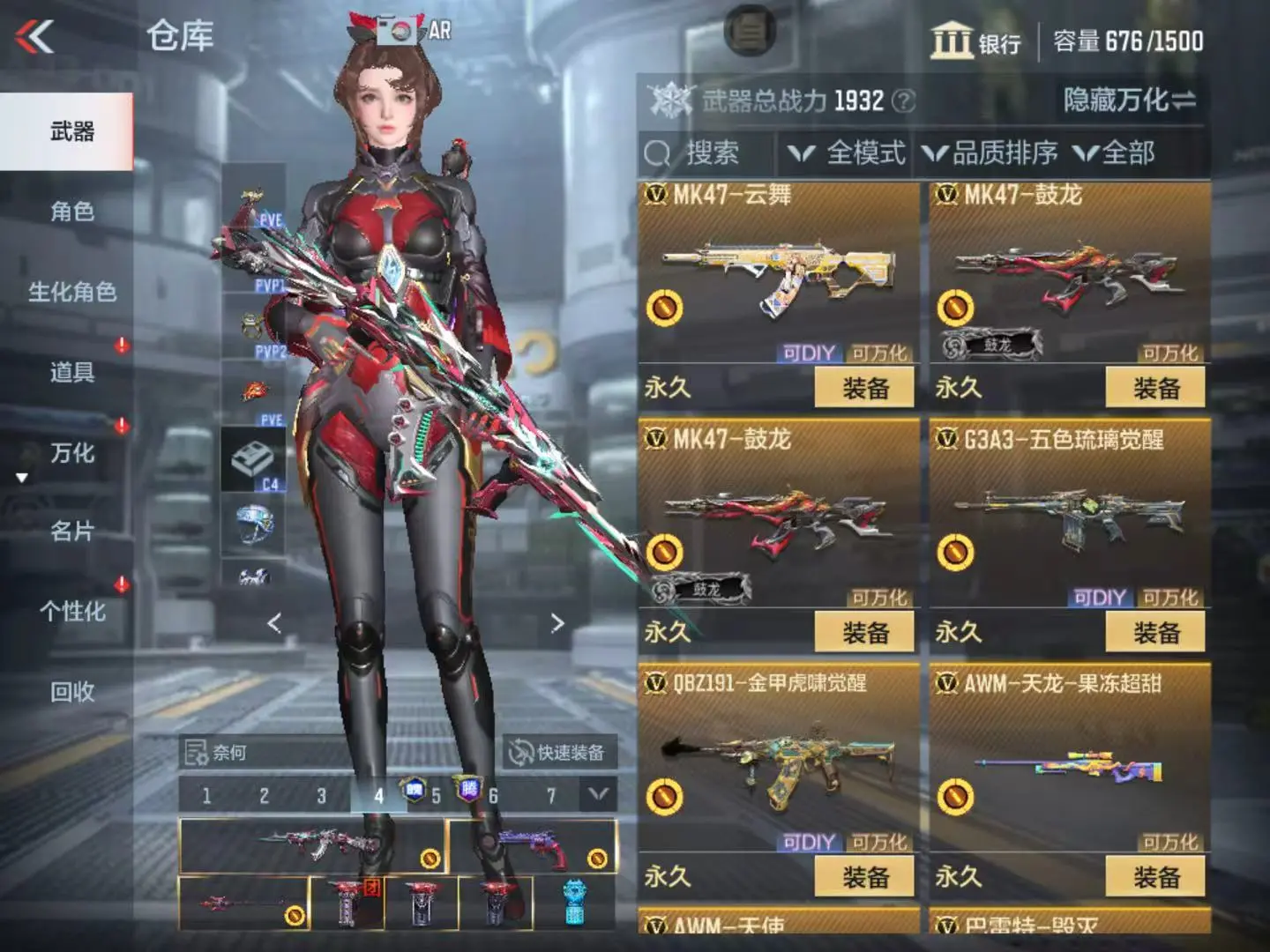Open the 全模式 mode dropdown

pyautogui.click(x=847, y=154)
